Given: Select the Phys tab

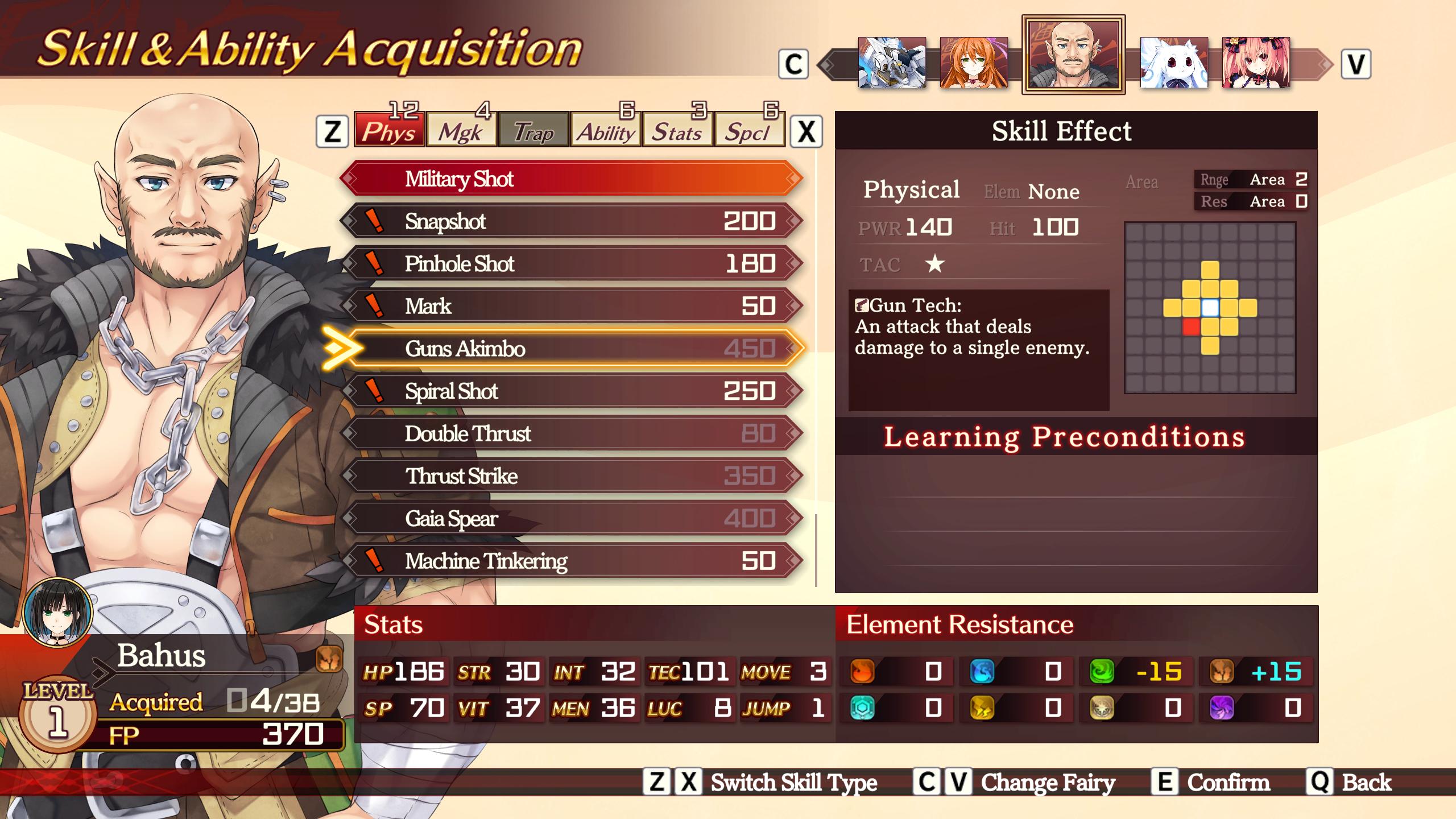Looking at the screenshot, I should tap(389, 131).
